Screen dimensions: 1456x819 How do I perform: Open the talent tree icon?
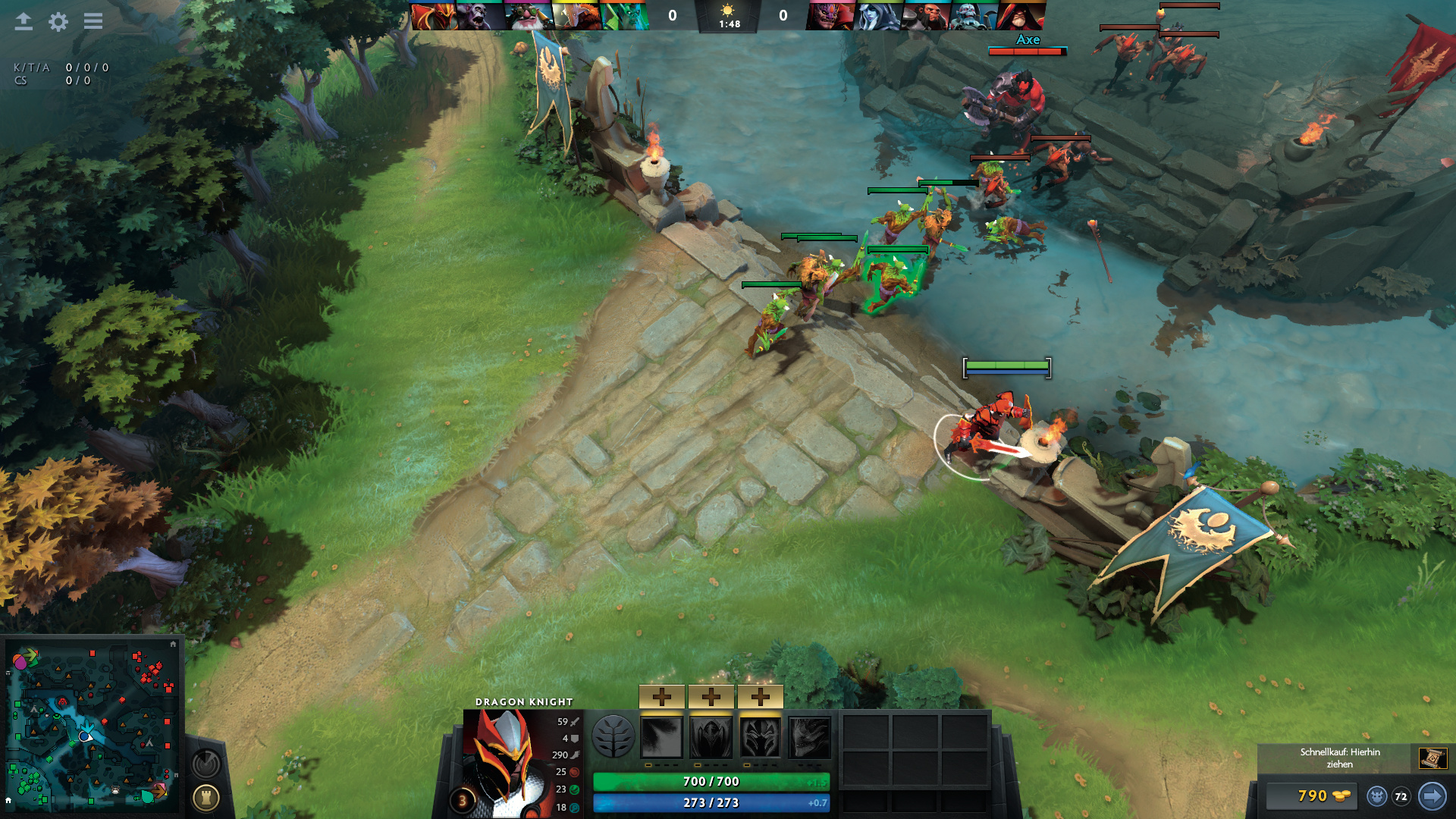[x=613, y=736]
